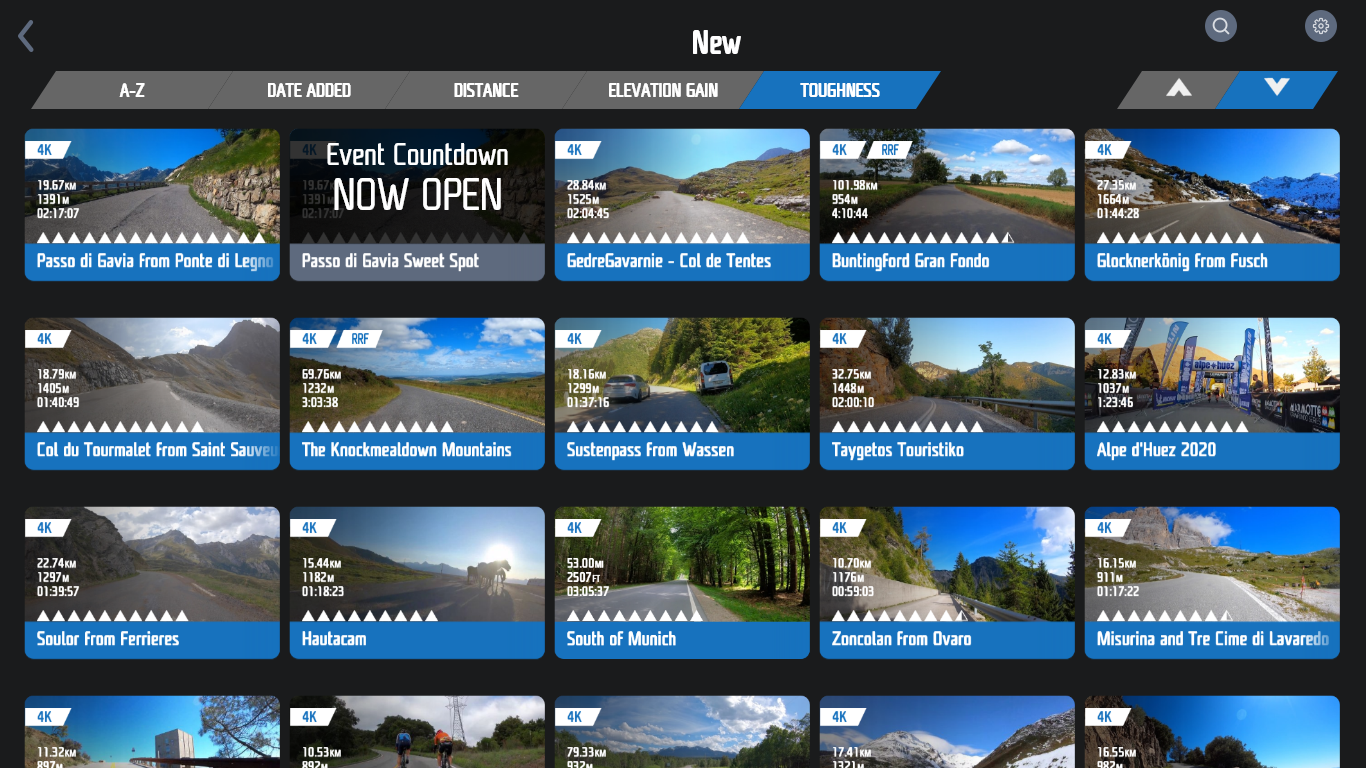Set descending order with down arrow
The width and height of the screenshot is (1366, 768).
point(1276,89)
